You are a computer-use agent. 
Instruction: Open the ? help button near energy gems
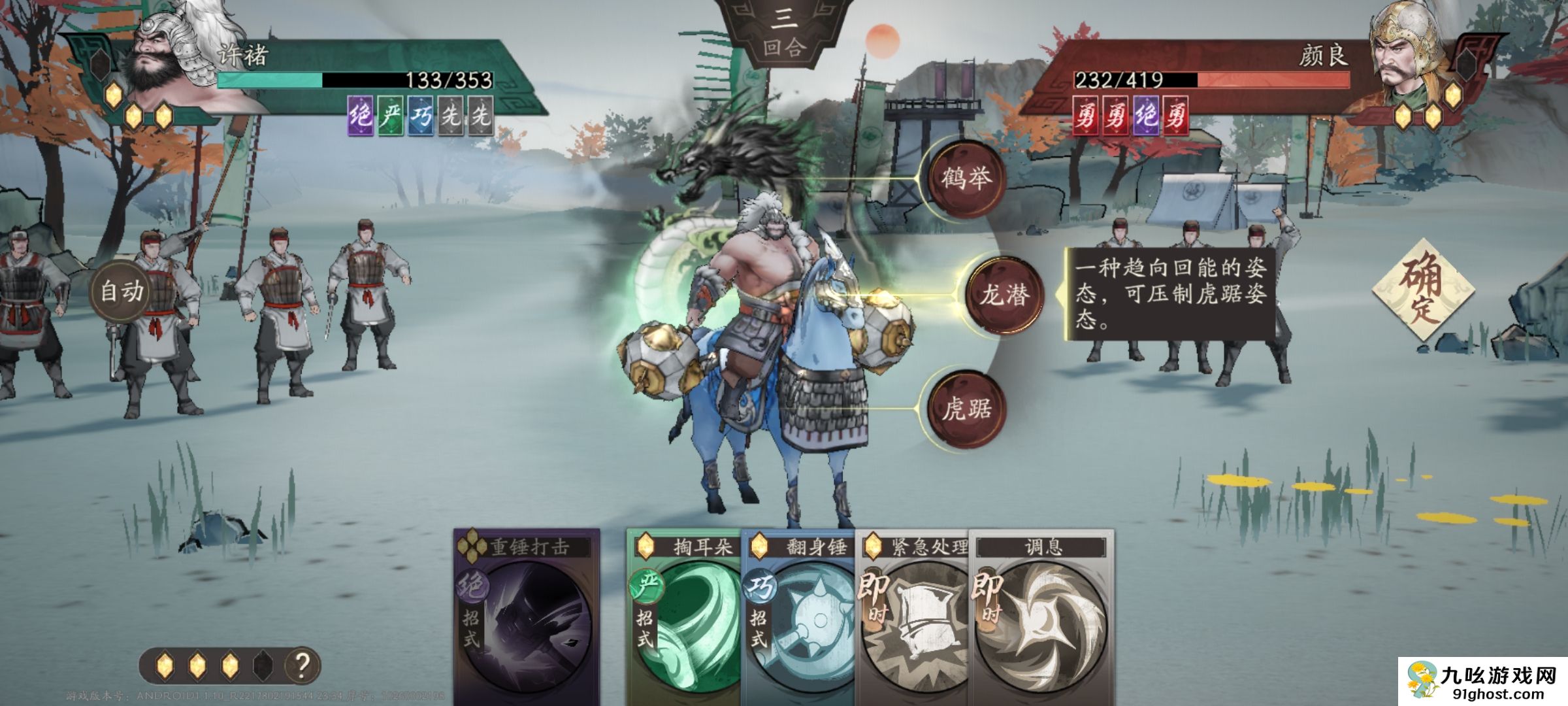click(301, 667)
